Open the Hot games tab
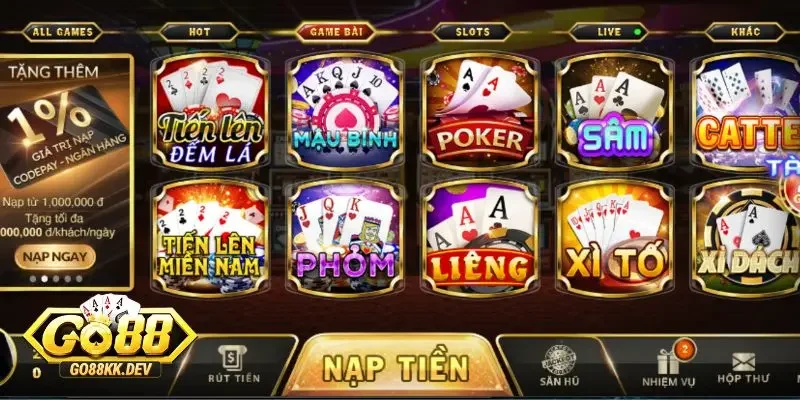The width and height of the screenshot is (800, 400). click(199, 32)
